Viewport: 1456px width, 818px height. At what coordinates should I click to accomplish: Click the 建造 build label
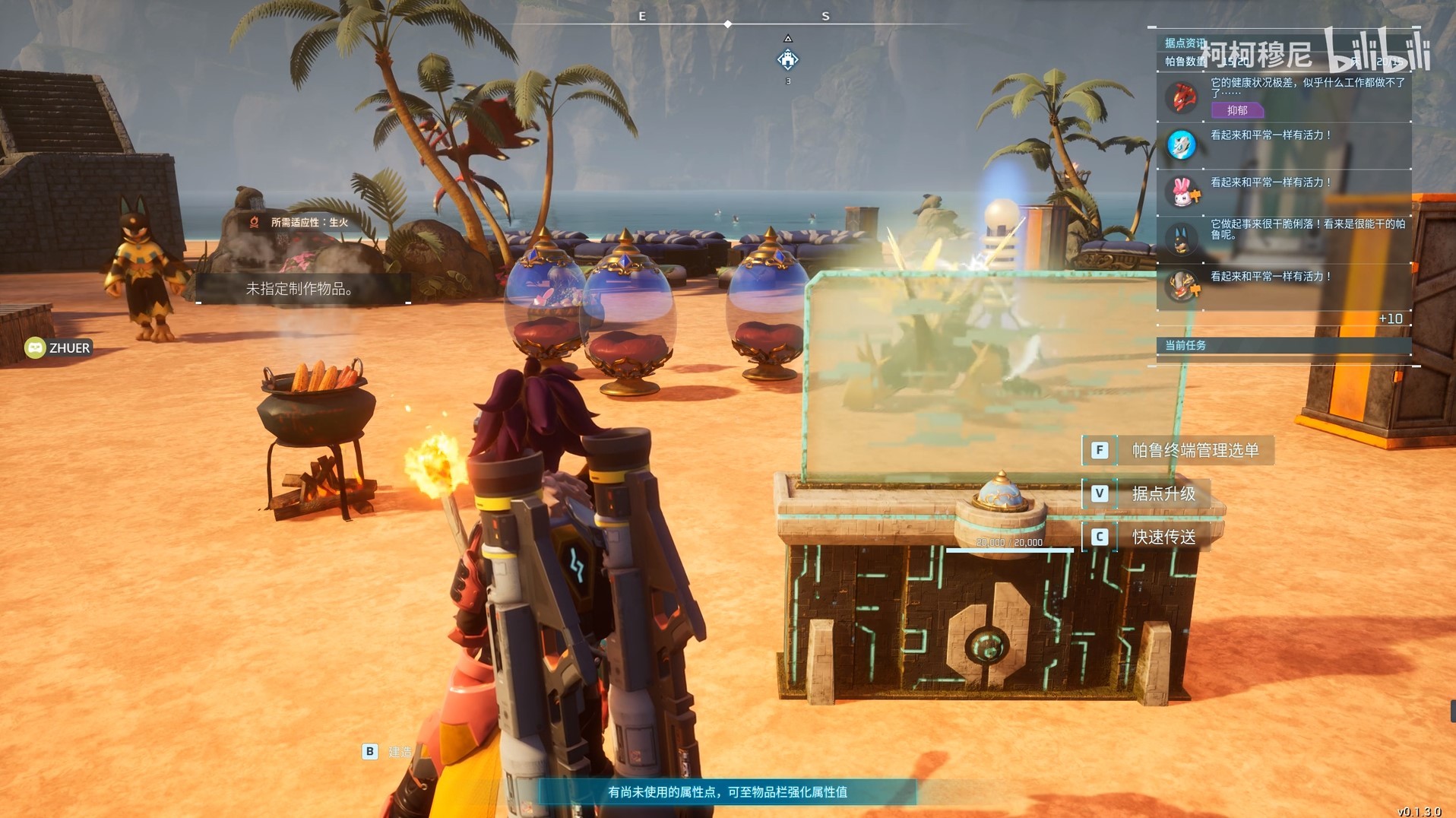(400, 752)
